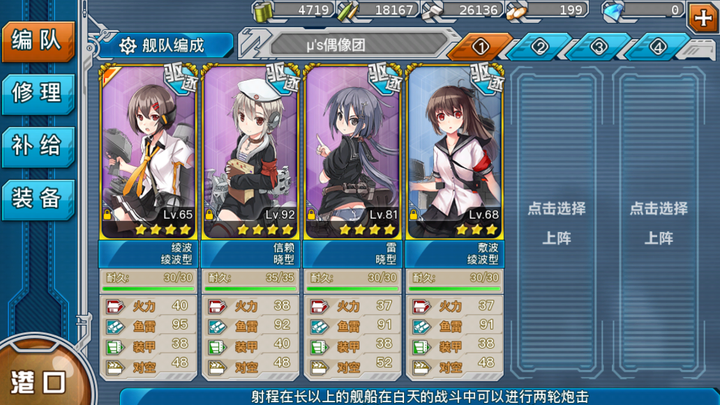Select the 雷 Lv.81 ship card
The height and width of the screenshot is (405, 720).
(353, 150)
